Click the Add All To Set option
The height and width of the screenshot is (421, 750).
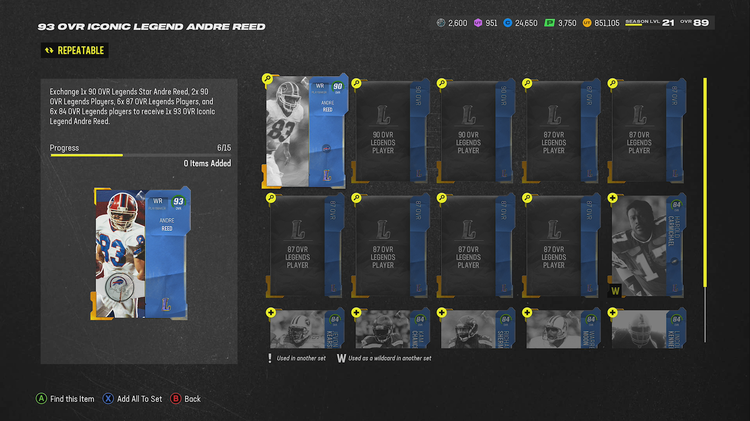point(137,399)
